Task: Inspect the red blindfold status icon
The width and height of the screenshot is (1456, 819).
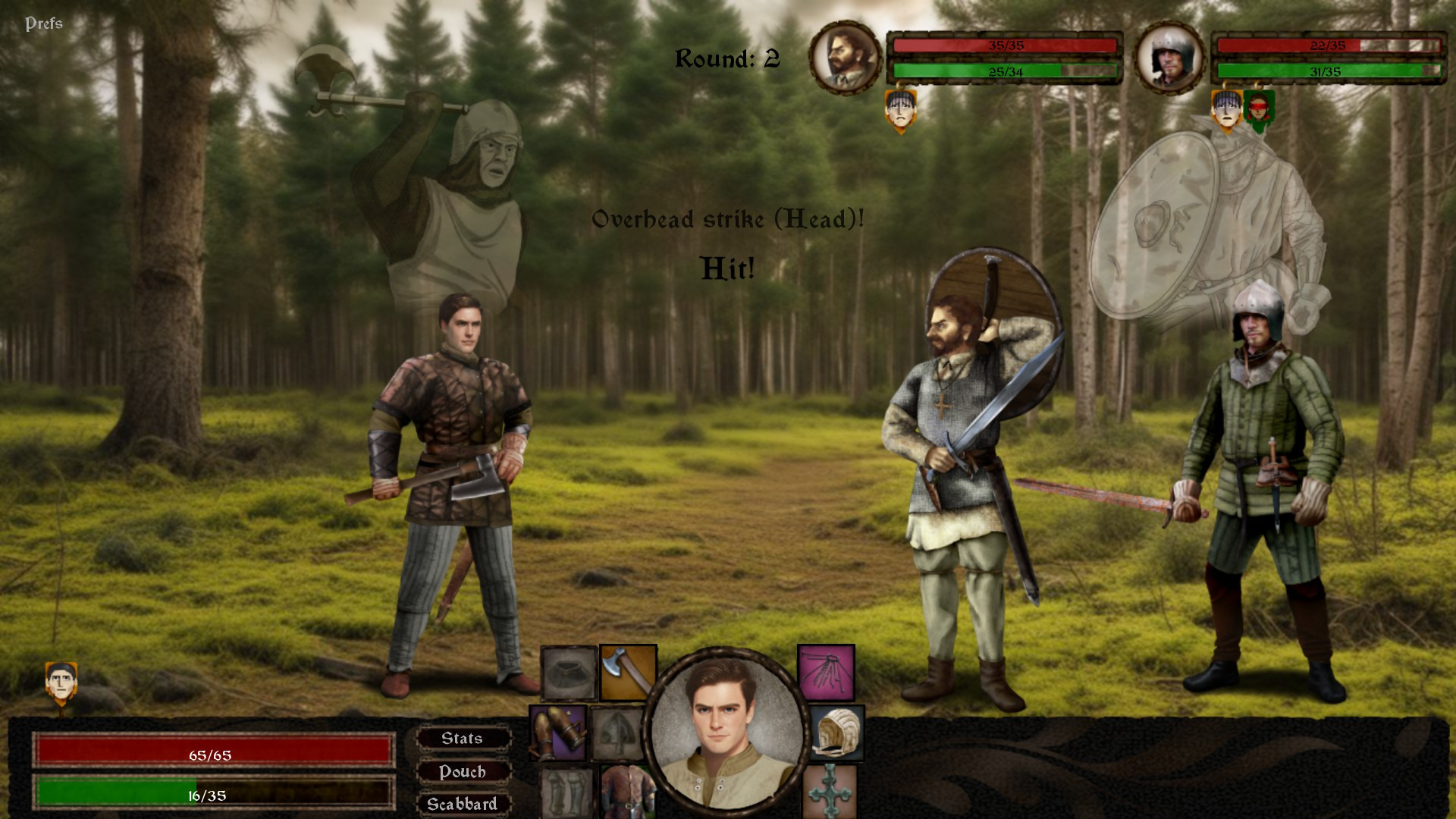Action: point(1259,110)
